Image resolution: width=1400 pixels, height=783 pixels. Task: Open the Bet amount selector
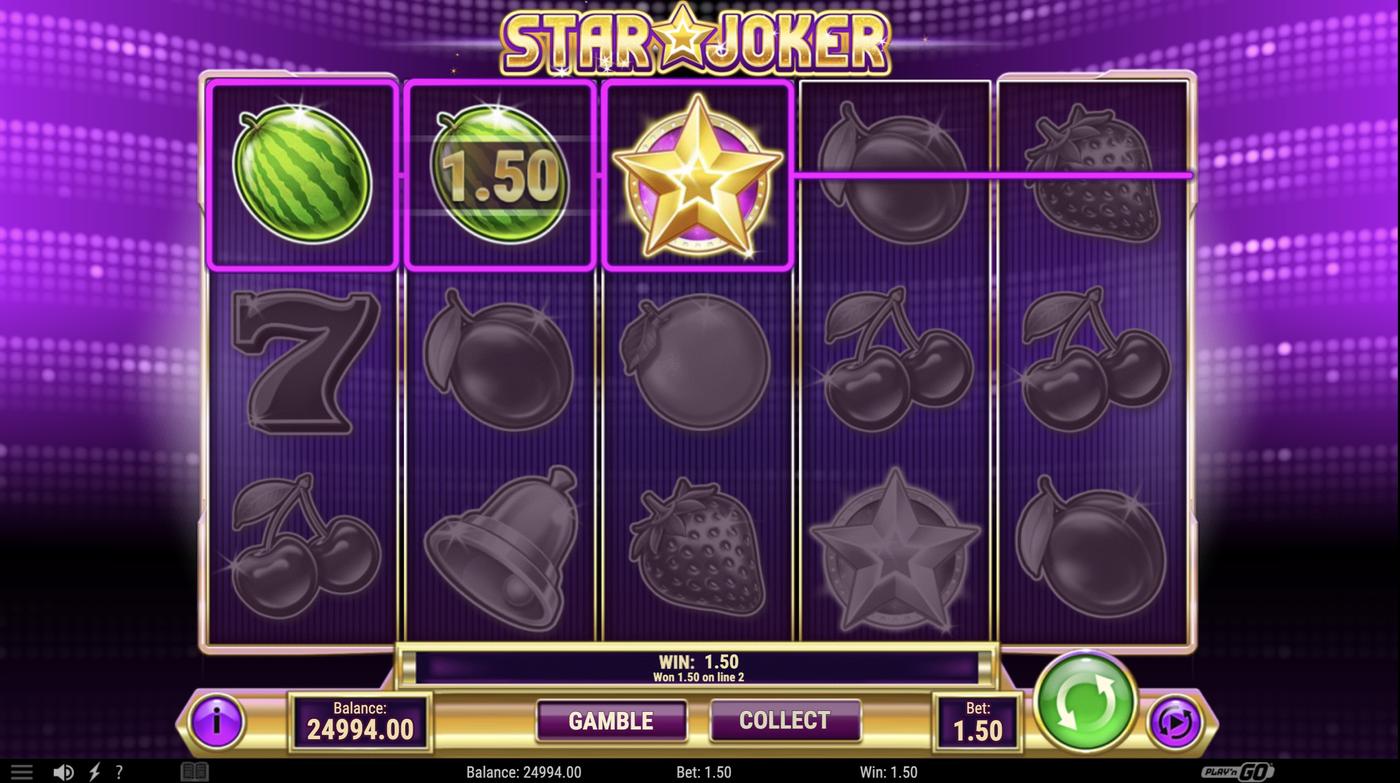point(977,720)
